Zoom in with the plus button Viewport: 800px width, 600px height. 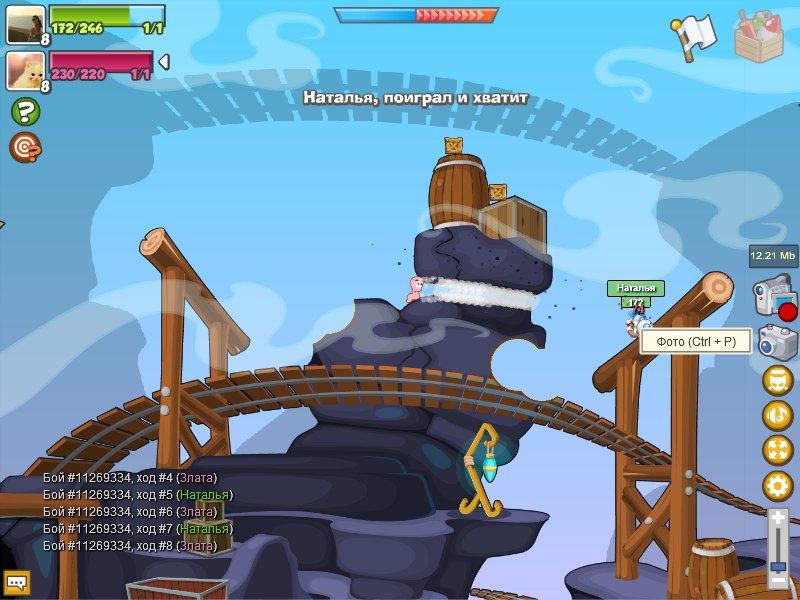[x=777, y=518]
